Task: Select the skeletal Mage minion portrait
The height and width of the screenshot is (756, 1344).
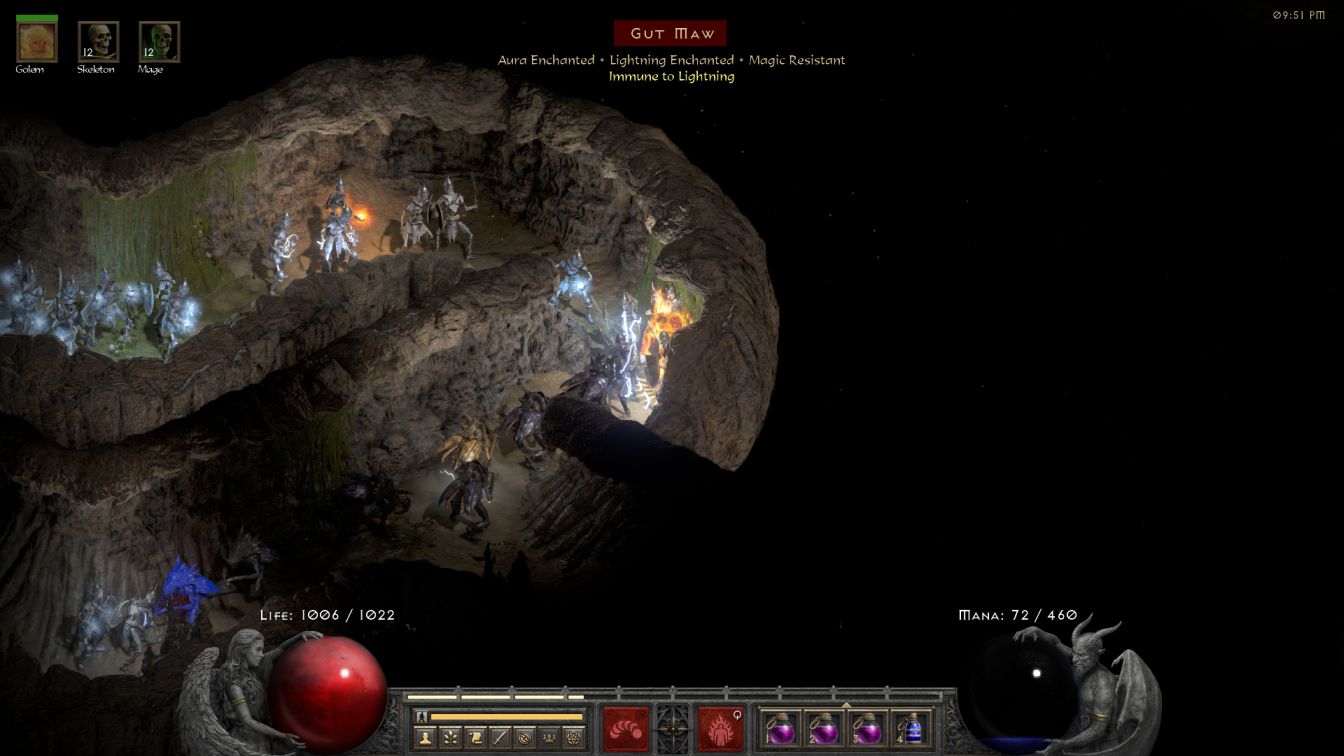Action: [x=159, y=41]
